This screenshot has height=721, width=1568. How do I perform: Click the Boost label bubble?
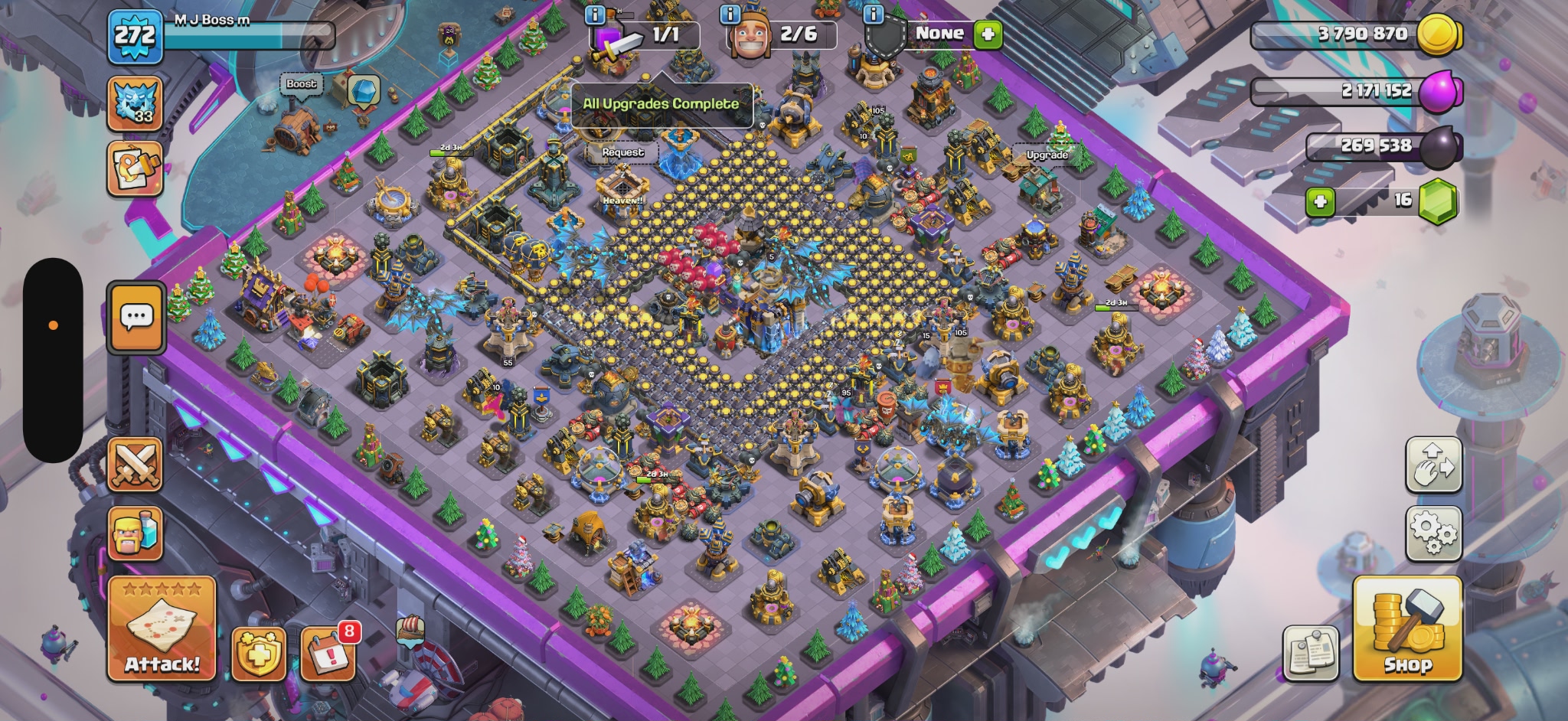click(x=302, y=84)
